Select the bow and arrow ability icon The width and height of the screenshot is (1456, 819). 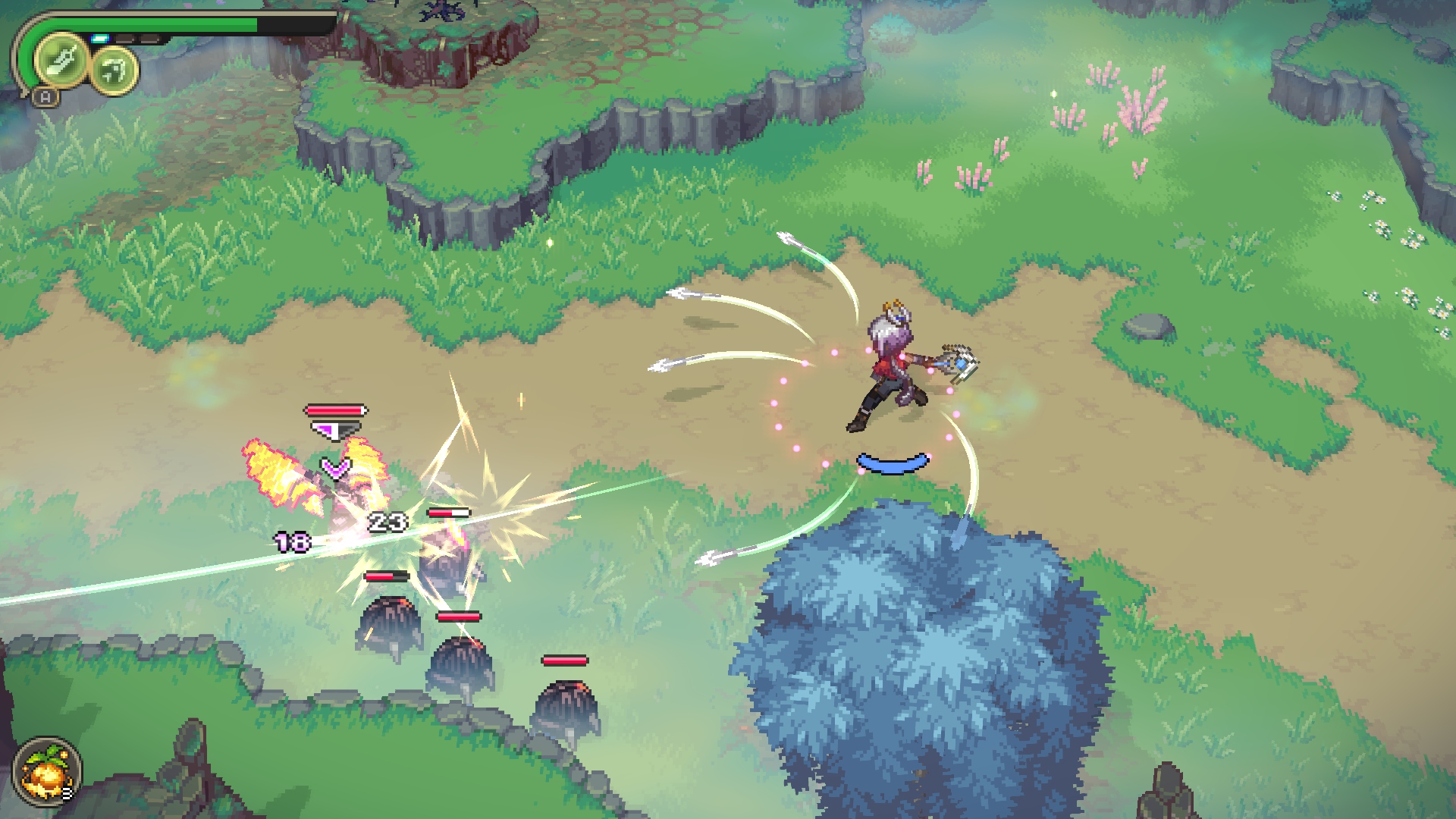coord(115,71)
